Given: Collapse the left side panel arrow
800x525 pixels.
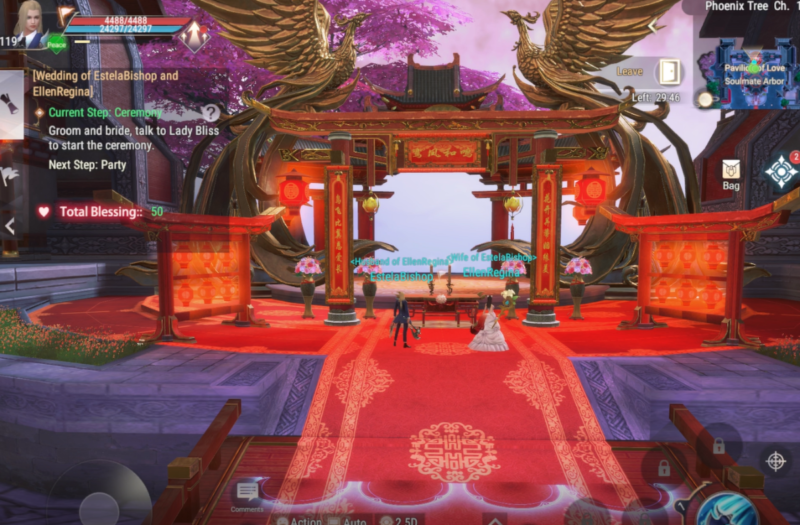Looking at the screenshot, I should pos(9,226).
